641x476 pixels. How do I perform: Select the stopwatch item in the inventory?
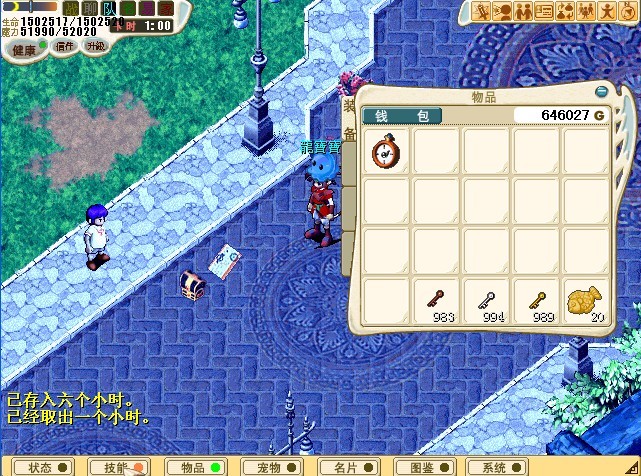point(386,152)
